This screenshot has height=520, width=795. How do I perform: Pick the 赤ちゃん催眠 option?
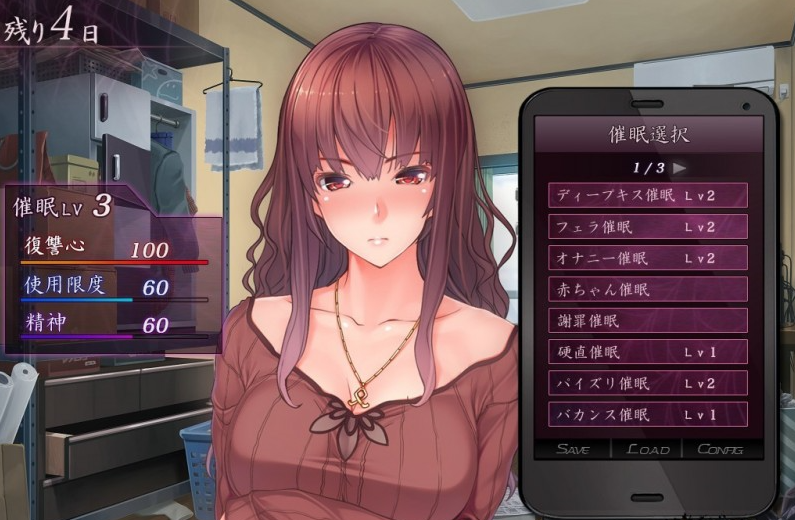tap(647, 289)
